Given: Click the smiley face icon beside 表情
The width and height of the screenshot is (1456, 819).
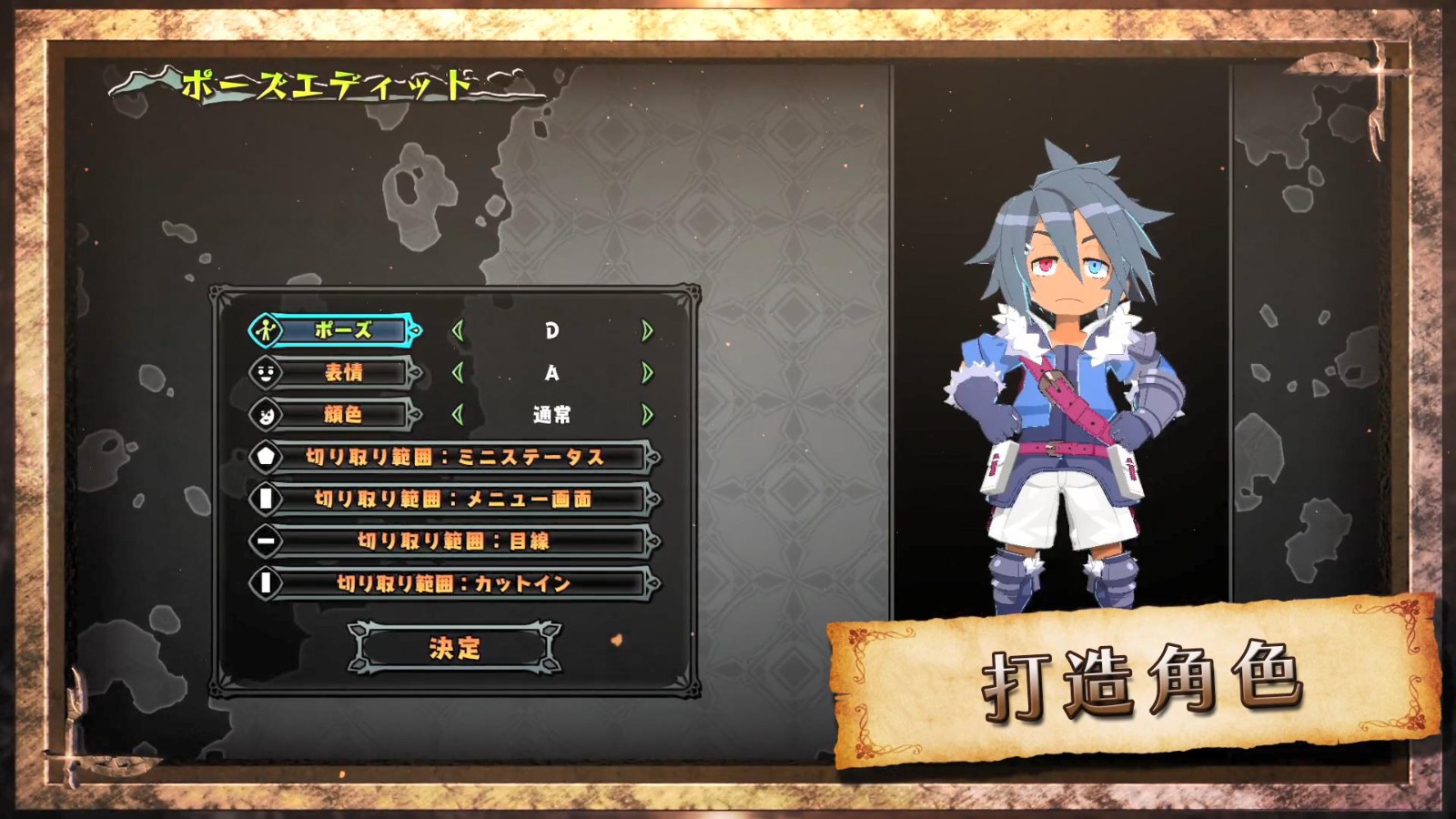Looking at the screenshot, I should tap(263, 373).
